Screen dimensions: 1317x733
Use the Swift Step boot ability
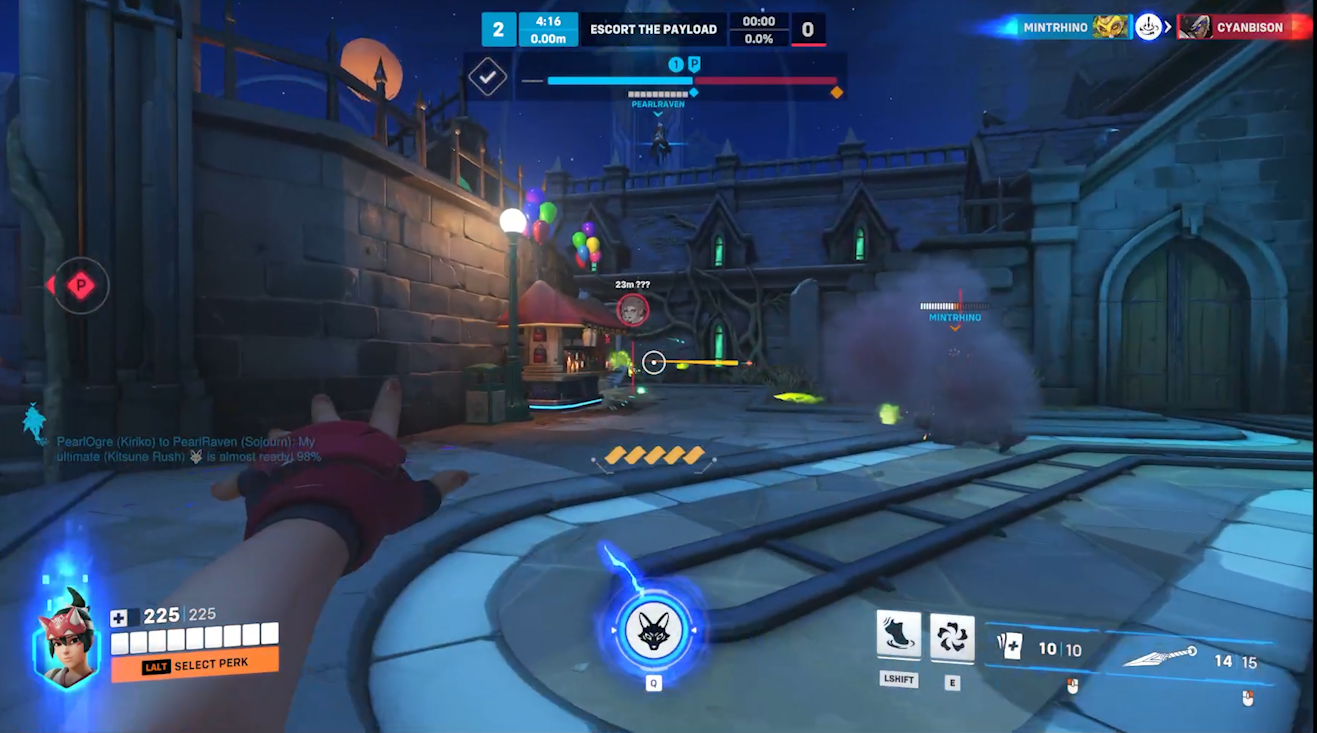click(x=898, y=636)
